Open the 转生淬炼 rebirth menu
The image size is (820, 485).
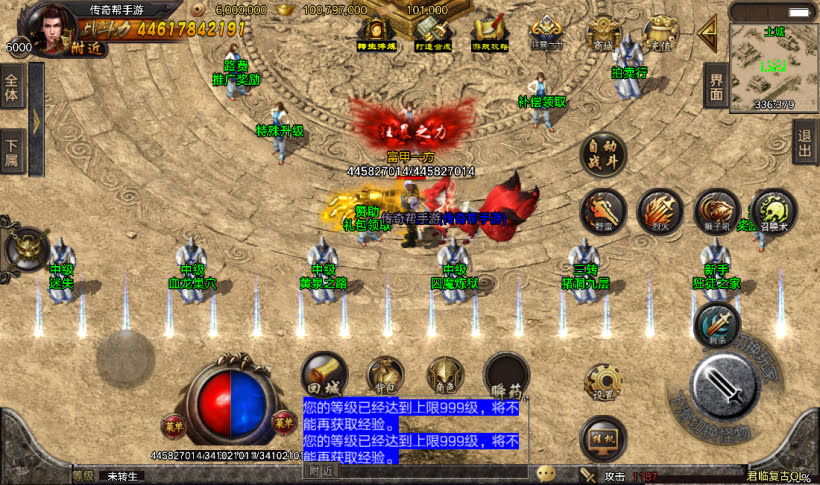tap(375, 34)
